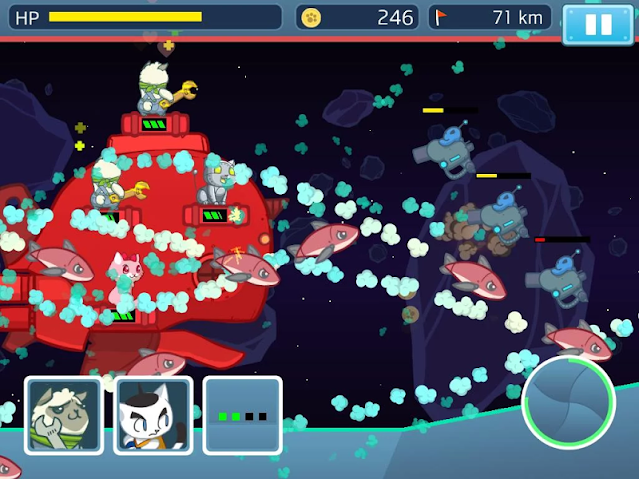The width and height of the screenshot is (639, 479).
Task: Select the goggled cat mechanic portrait
Action: (x=63, y=415)
